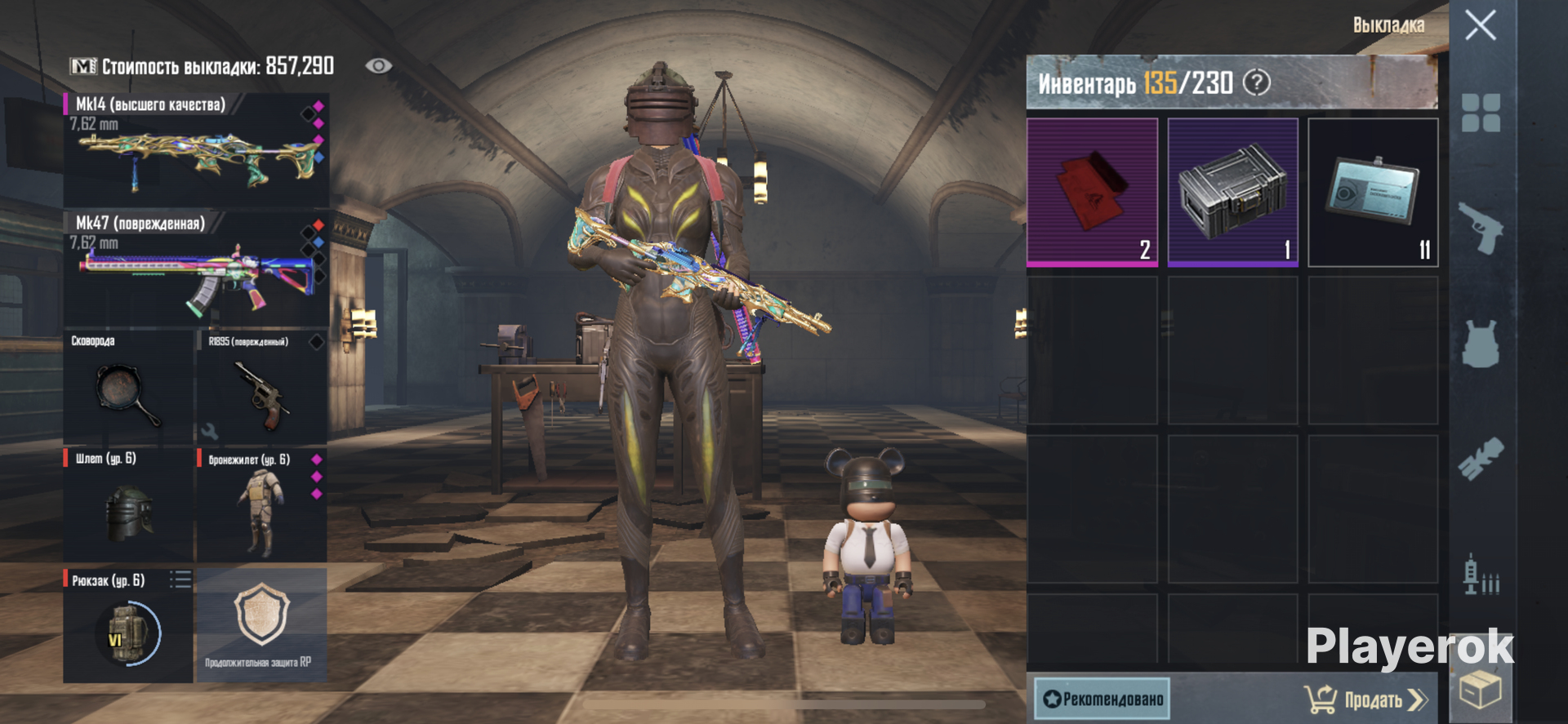This screenshot has height=724, width=1568.
Task: Select the Mk47 weapon slot
Action: click(x=196, y=269)
